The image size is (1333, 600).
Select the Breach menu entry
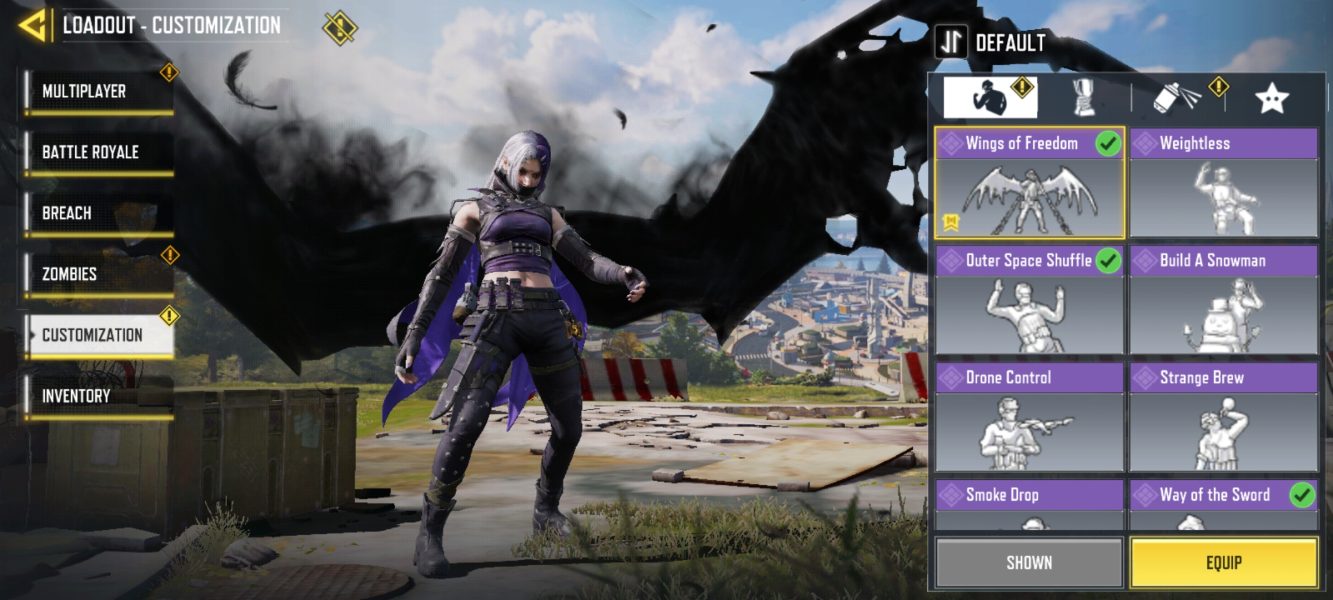point(98,214)
